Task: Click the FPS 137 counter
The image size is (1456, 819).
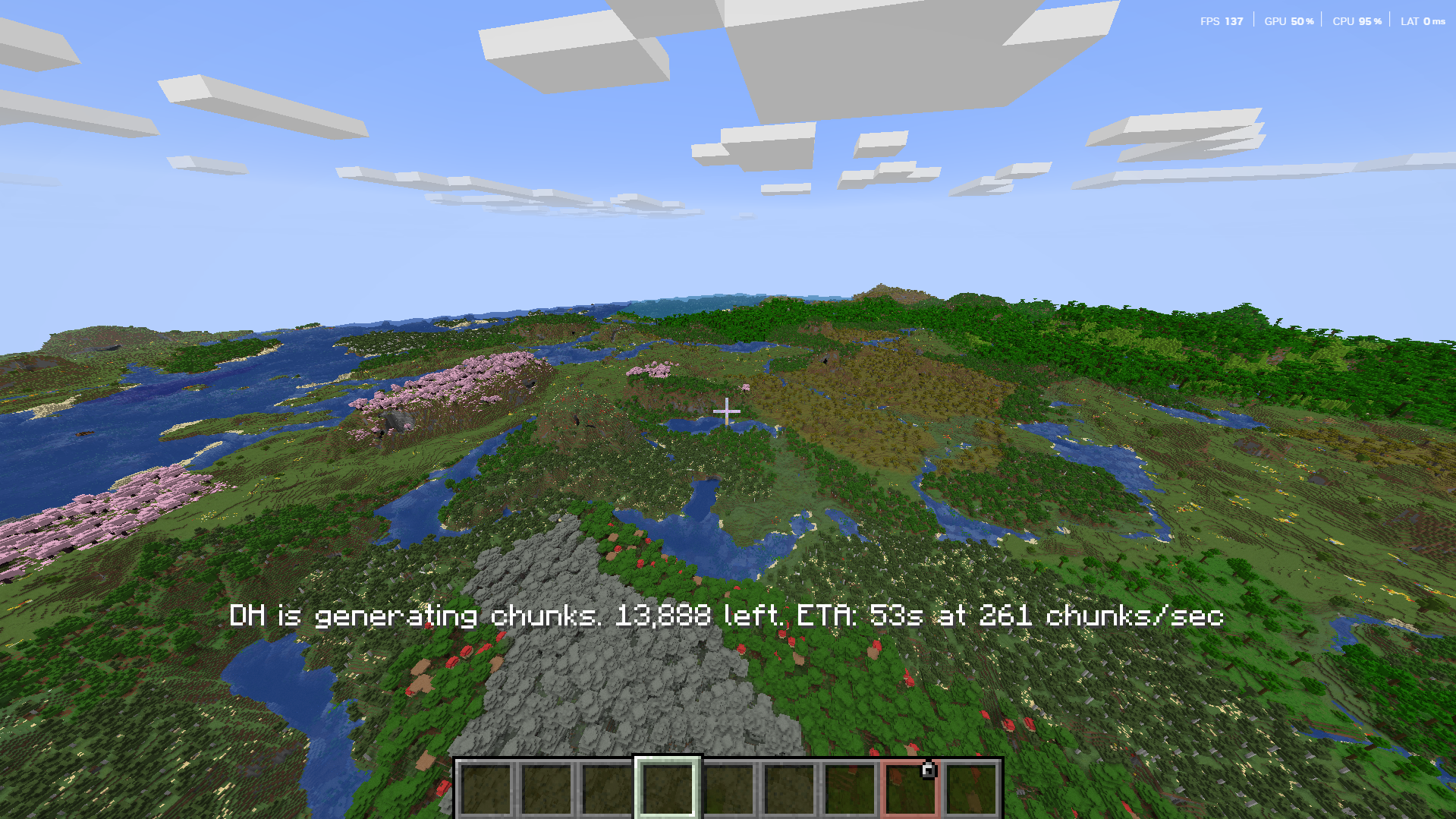Action: coord(1222,21)
